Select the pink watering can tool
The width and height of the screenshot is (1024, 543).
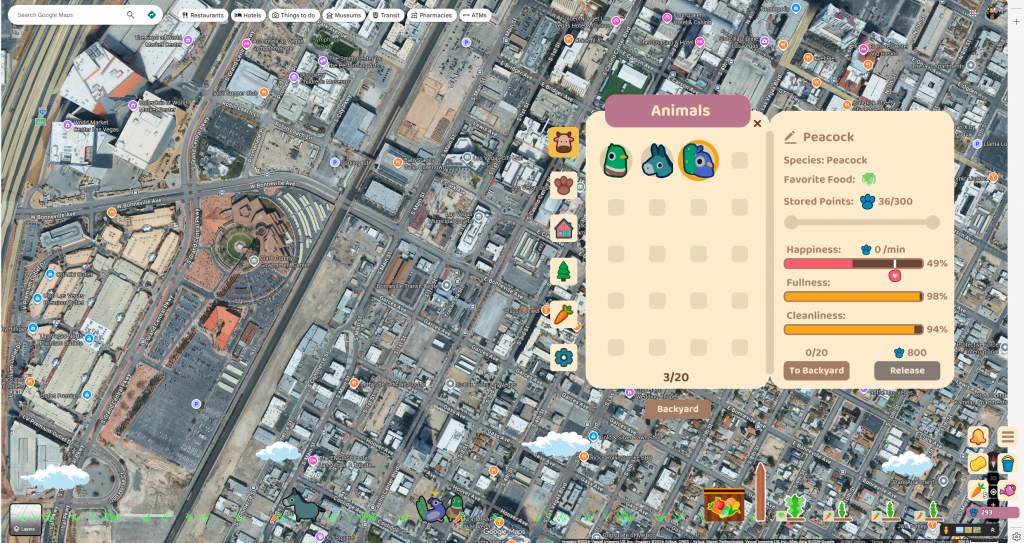[x=1007, y=490]
